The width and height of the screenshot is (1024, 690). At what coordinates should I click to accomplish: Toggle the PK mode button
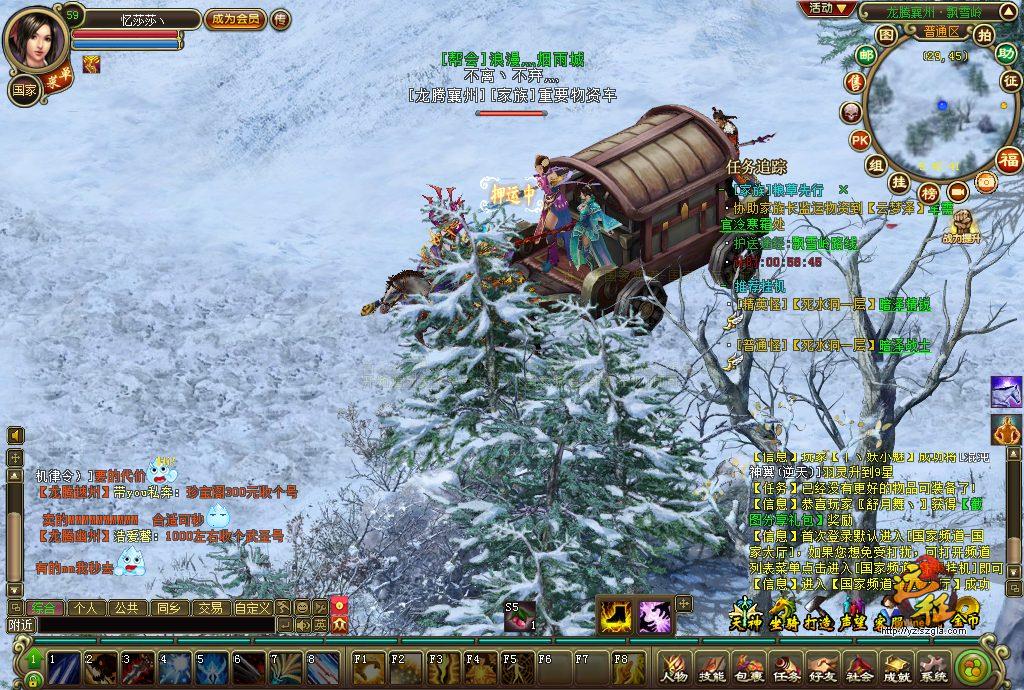(860, 140)
